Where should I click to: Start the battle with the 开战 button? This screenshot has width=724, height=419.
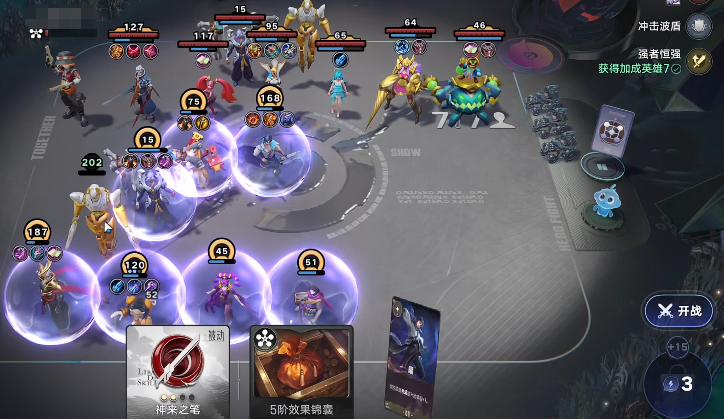680,311
